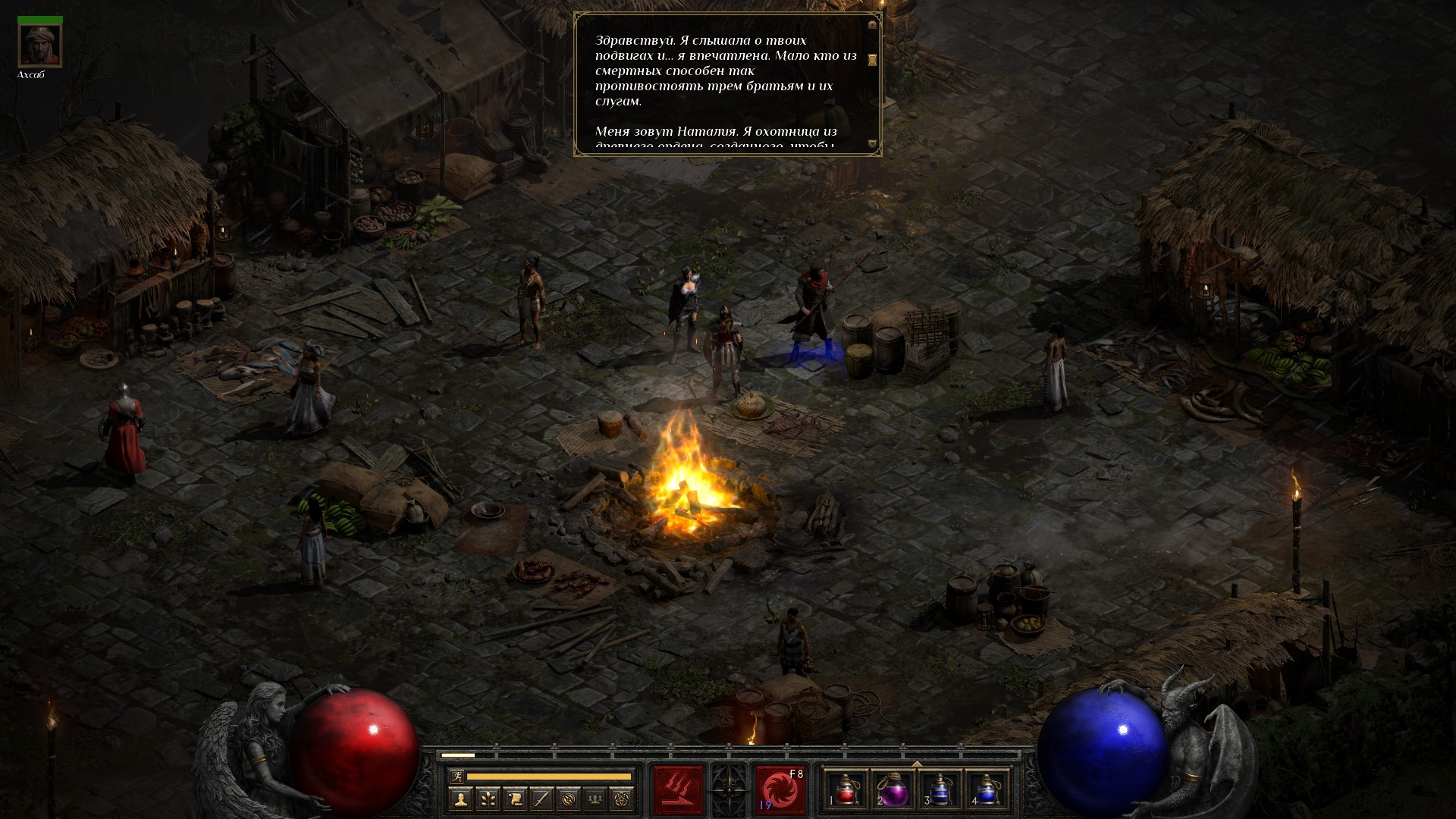Expand the belt using the arrow above potions

pyautogui.click(x=916, y=764)
